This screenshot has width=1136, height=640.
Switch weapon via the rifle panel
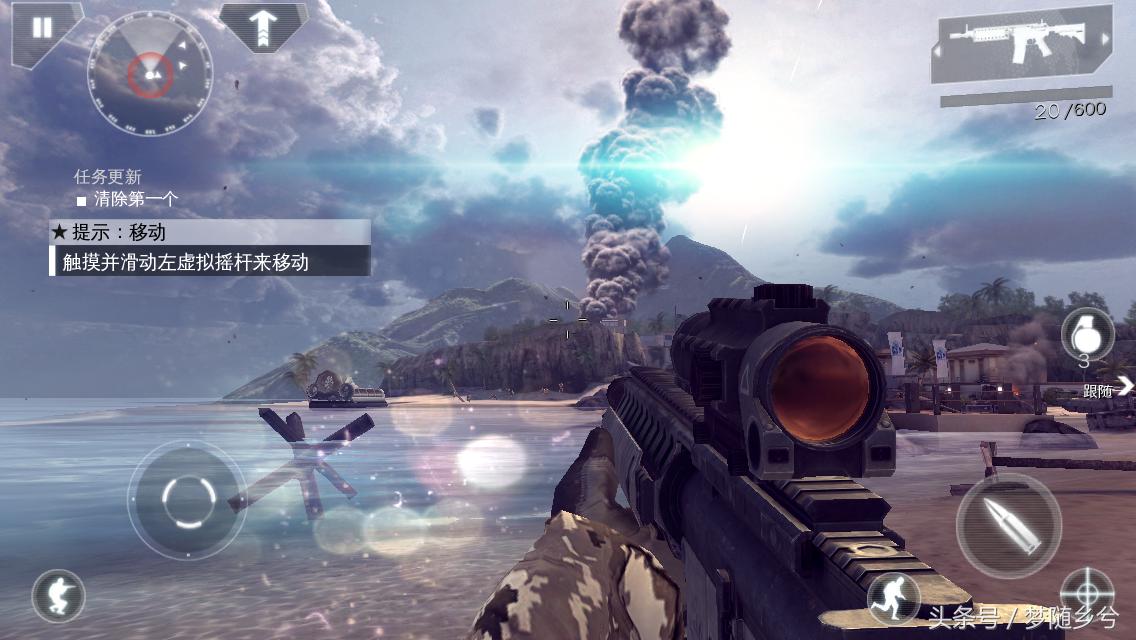(1022, 44)
